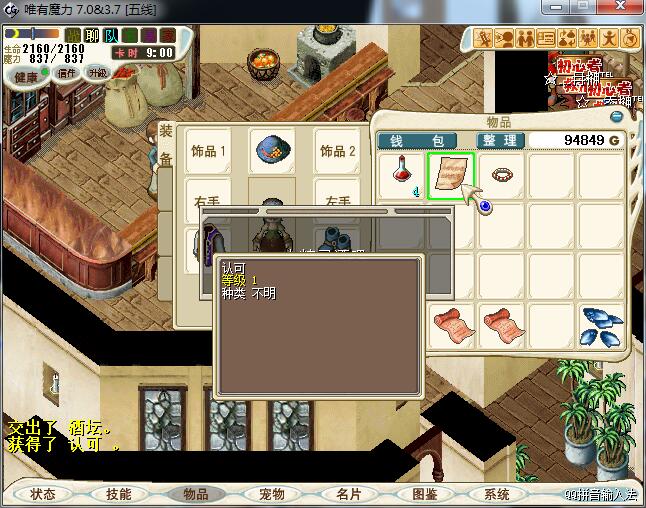Open the 名片 name card menu
The image size is (646, 508).
348,494
